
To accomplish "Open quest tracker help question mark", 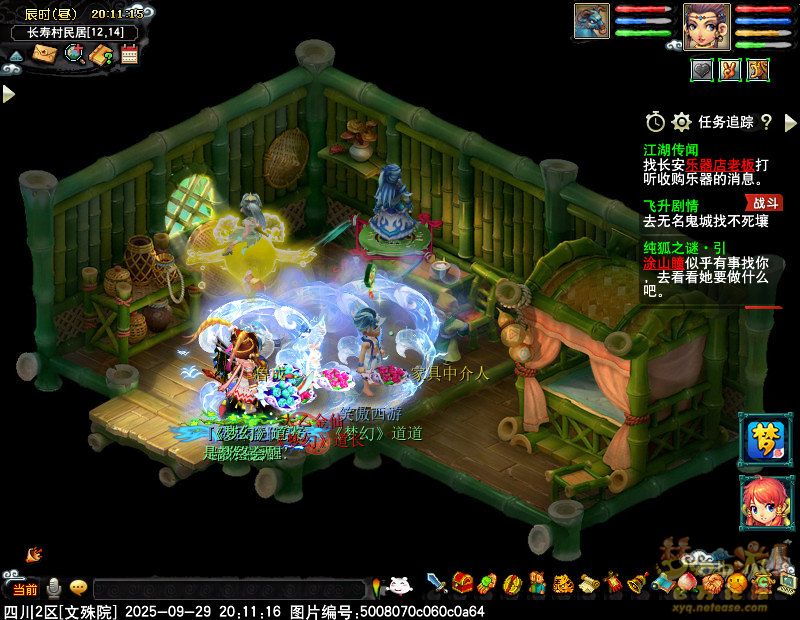I will [x=766, y=122].
